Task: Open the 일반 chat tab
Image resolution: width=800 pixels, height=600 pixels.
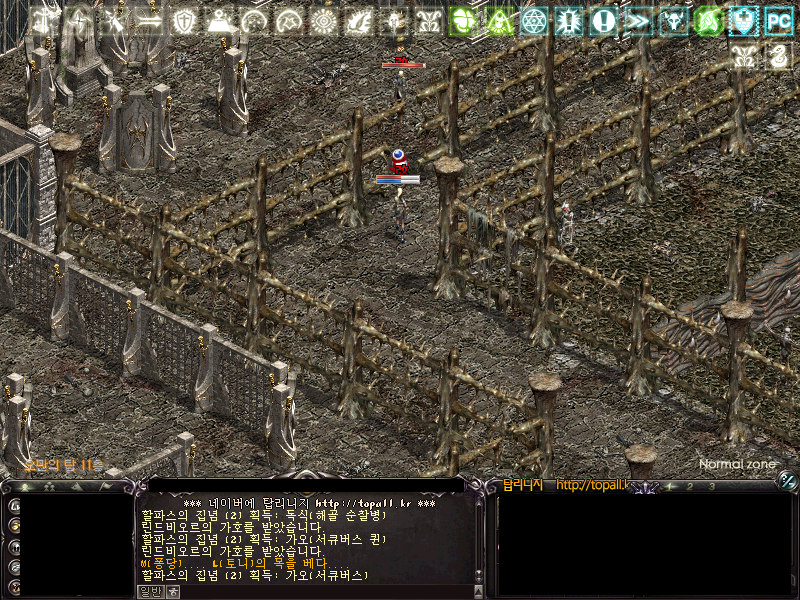Action: point(149,591)
